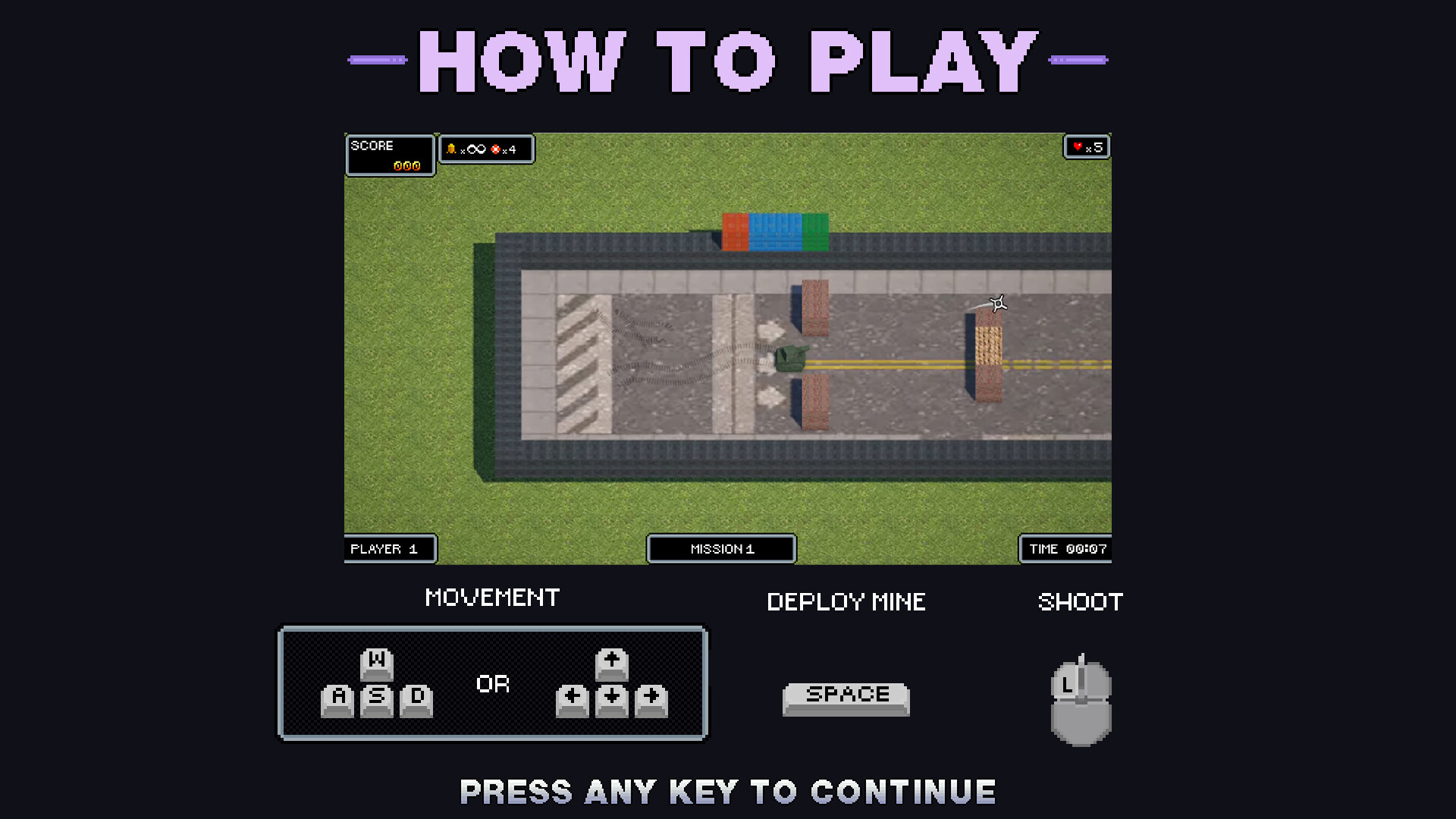This screenshot has height=819, width=1456.
Task: Click the SPACE key under DEPLOY MINE
Action: 846,696
